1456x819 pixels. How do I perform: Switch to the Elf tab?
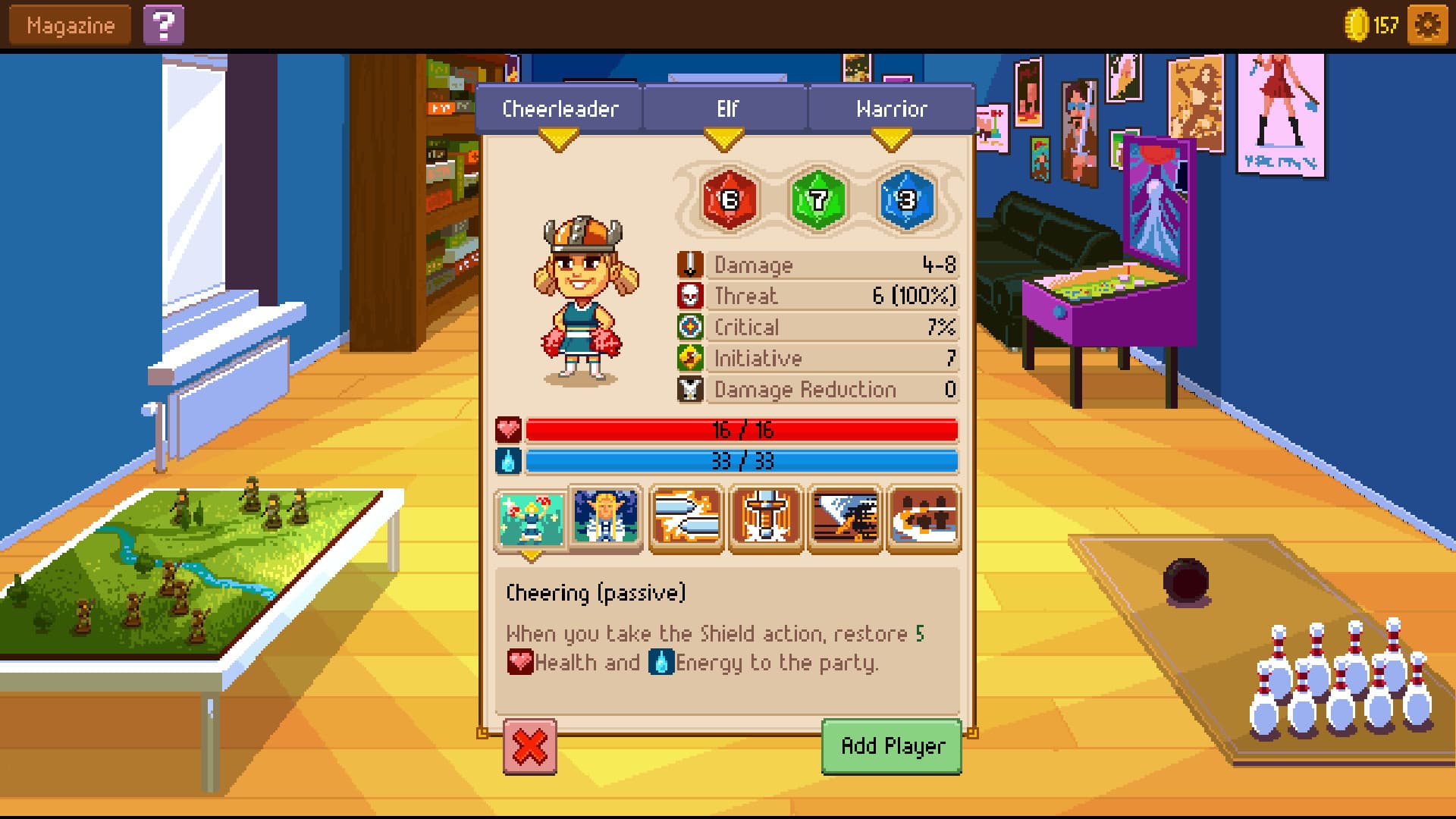click(x=725, y=108)
